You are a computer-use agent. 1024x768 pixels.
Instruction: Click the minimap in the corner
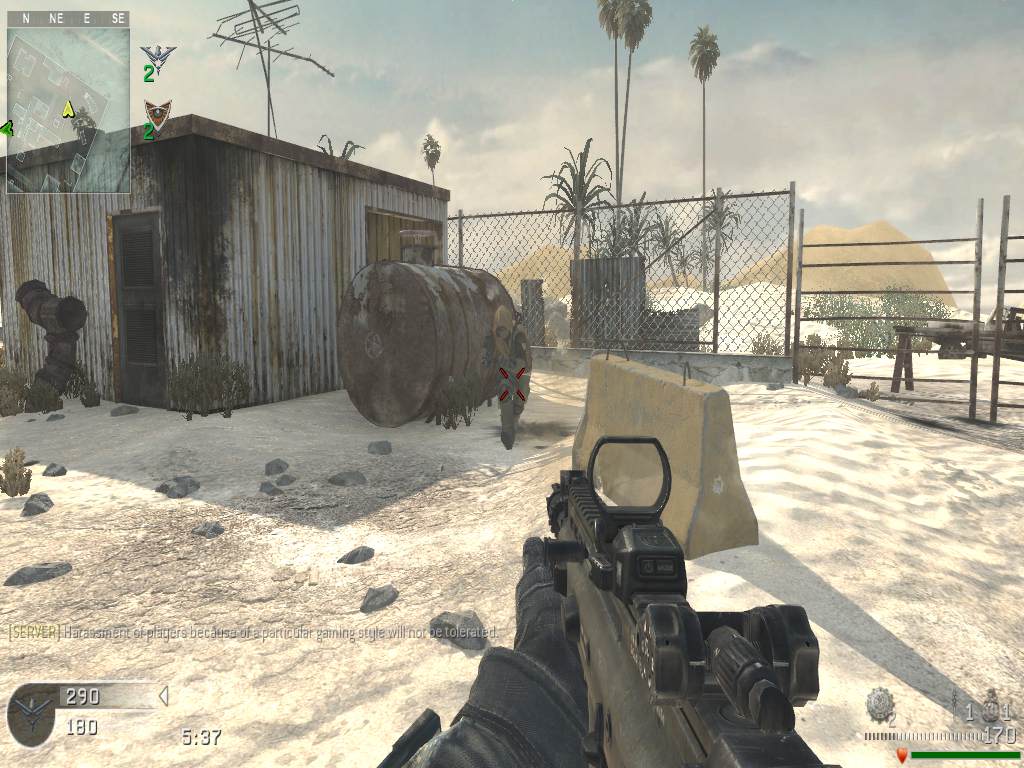click(x=68, y=109)
